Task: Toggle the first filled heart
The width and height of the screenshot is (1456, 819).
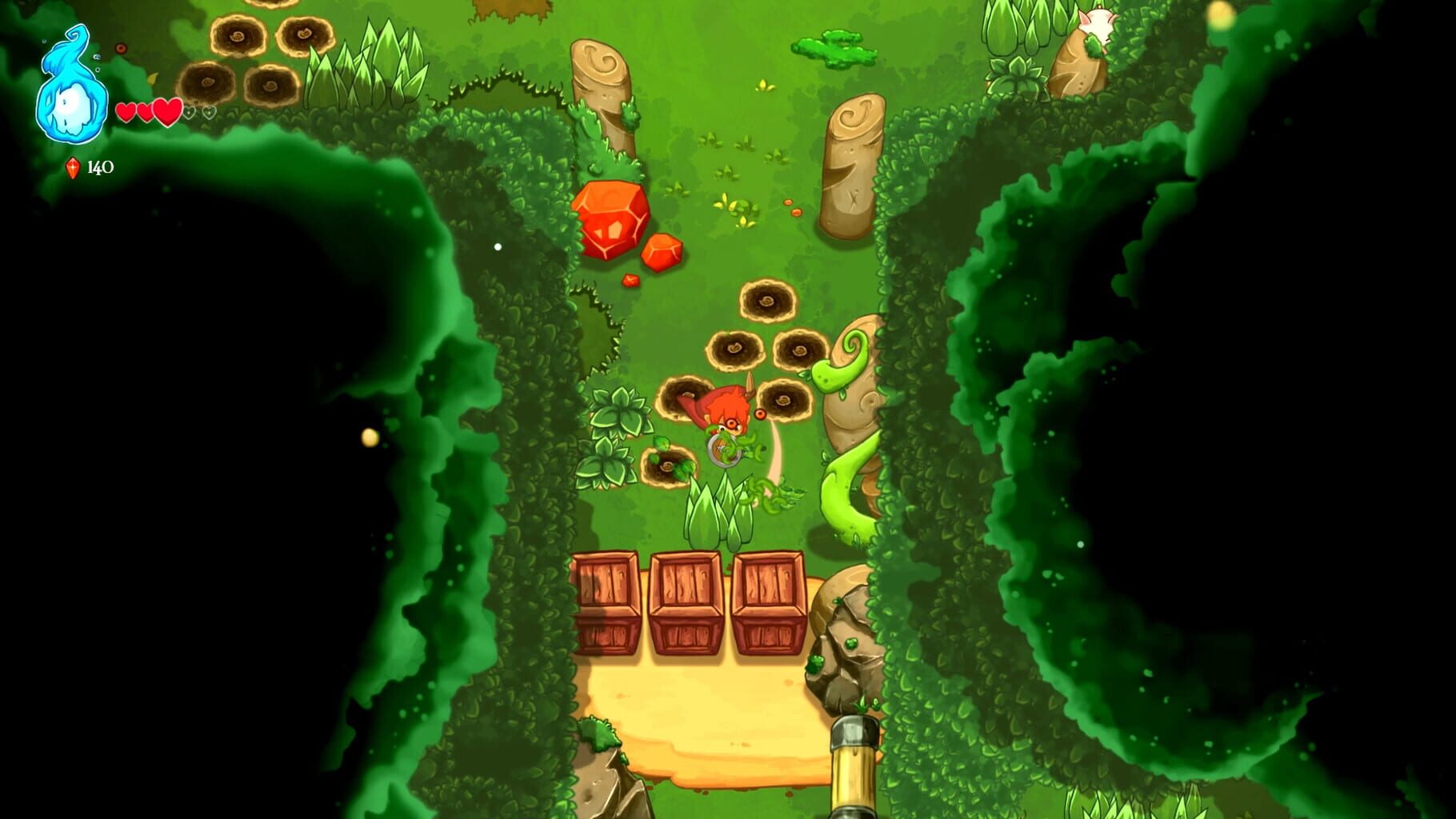Action: tap(126, 114)
